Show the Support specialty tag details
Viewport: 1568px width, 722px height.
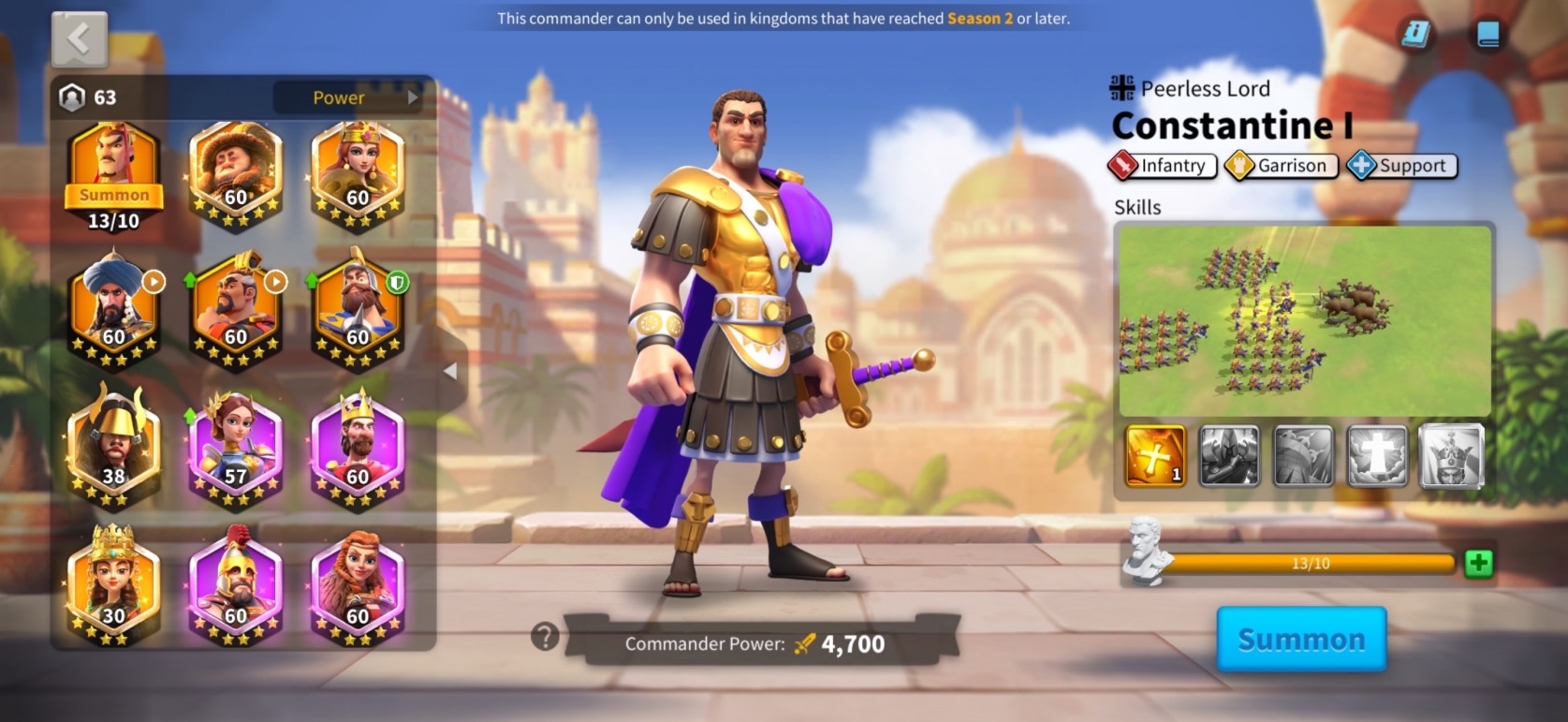pos(1401,166)
